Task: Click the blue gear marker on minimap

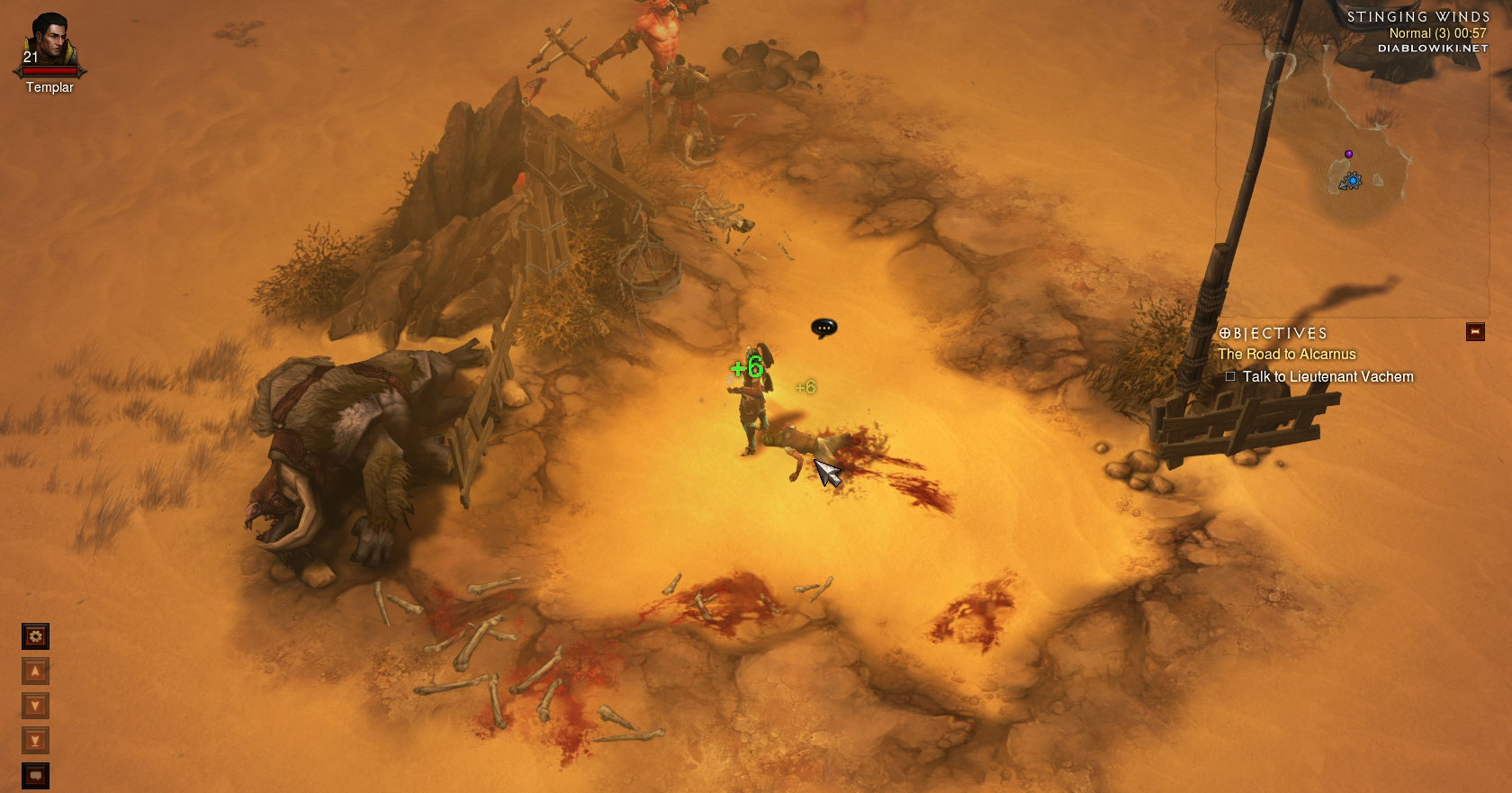Action: pyautogui.click(x=1352, y=181)
